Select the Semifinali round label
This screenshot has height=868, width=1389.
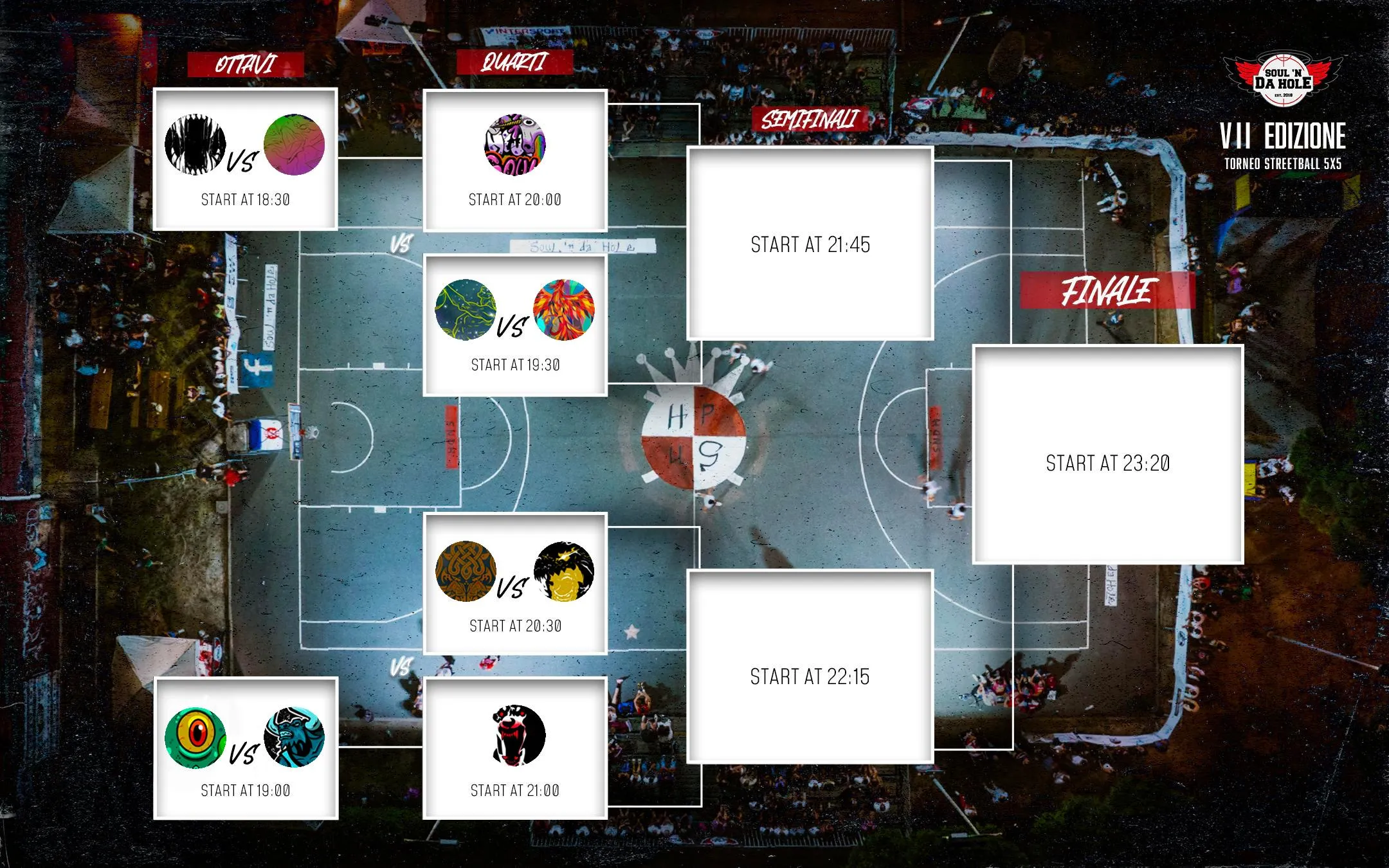[x=810, y=120]
